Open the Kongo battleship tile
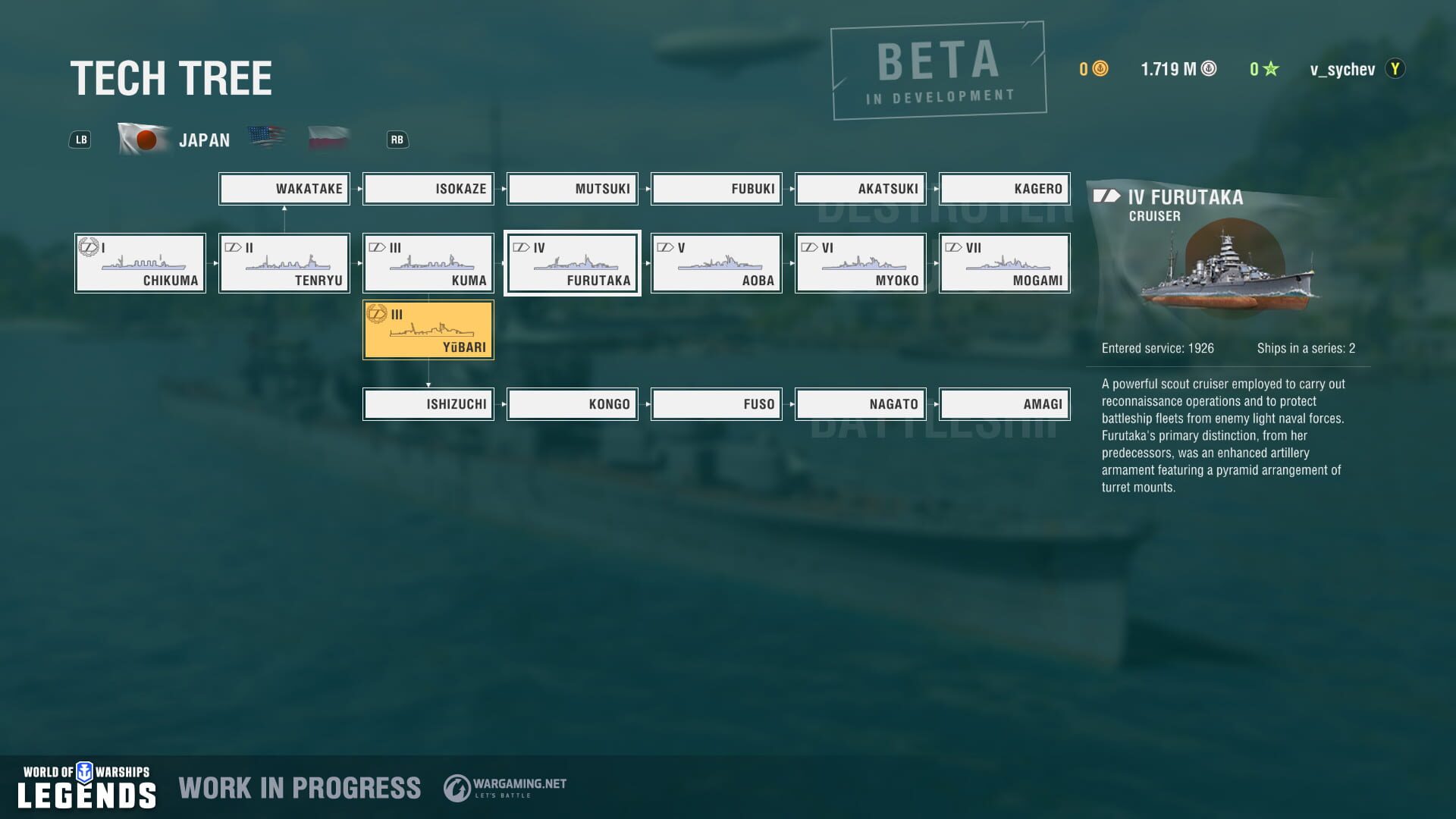Image resolution: width=1456 pixels, height=819 pixels. click(x=572, y=404)
